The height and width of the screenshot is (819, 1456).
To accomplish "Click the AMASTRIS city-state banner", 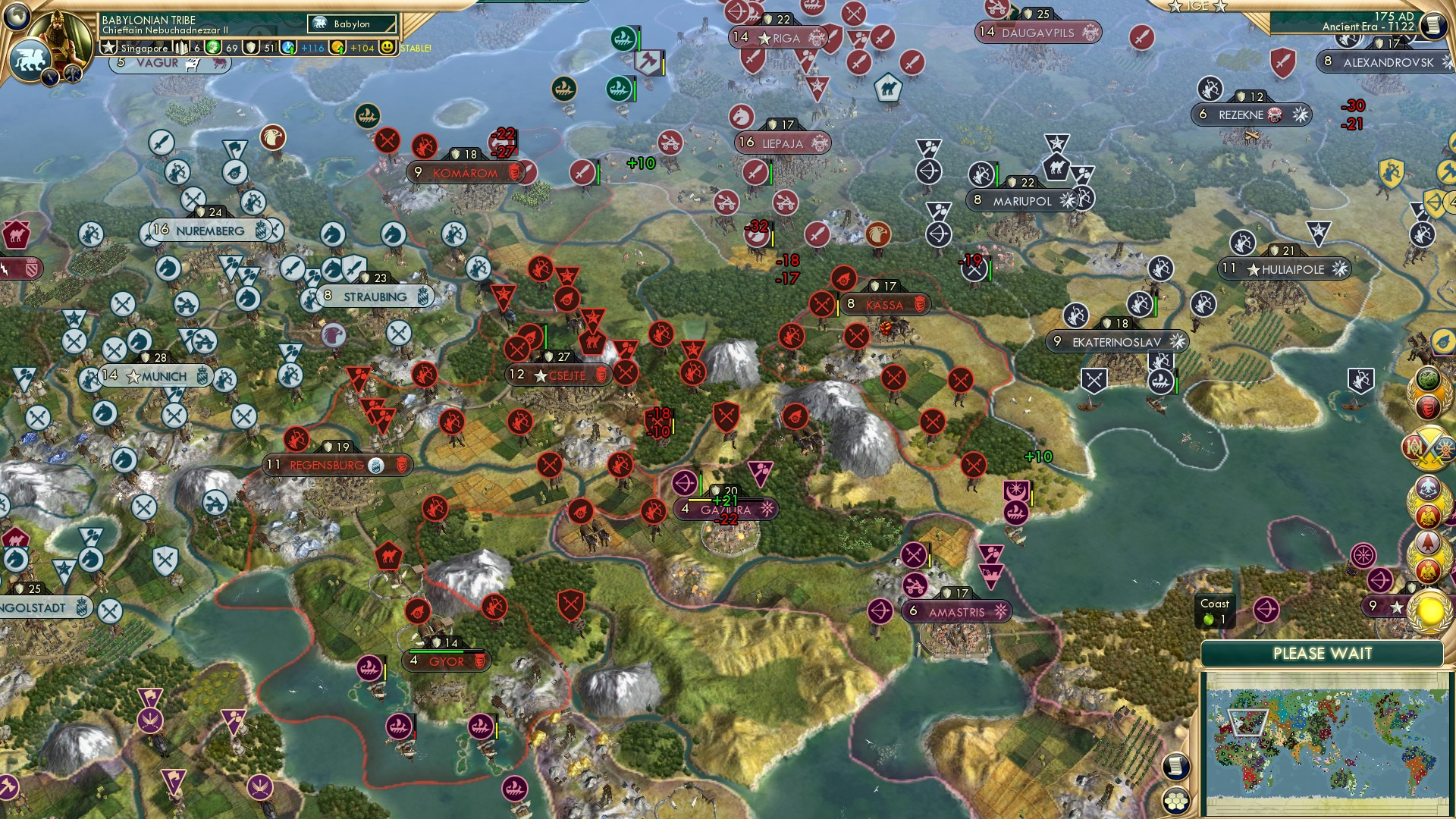I will pos(956,610).
